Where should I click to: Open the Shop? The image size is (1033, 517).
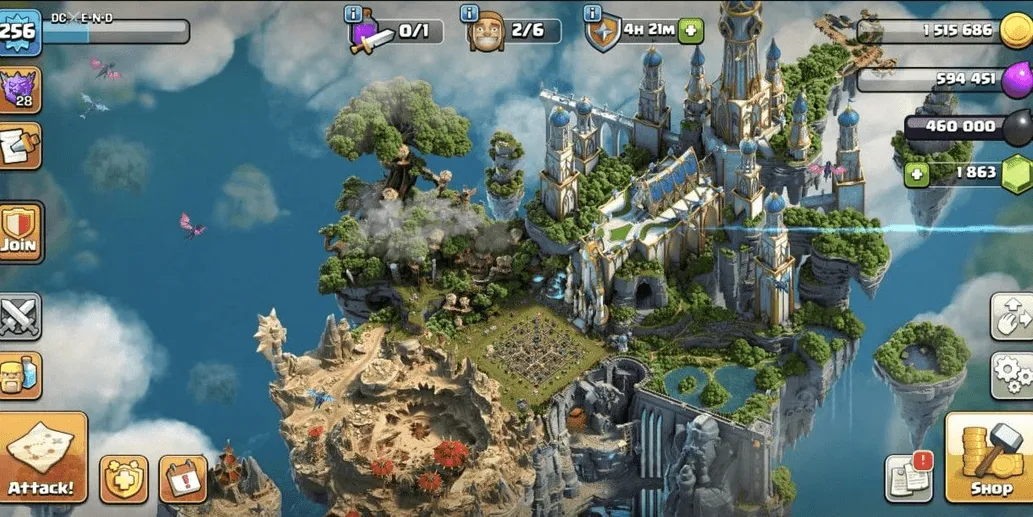(989, 458)
